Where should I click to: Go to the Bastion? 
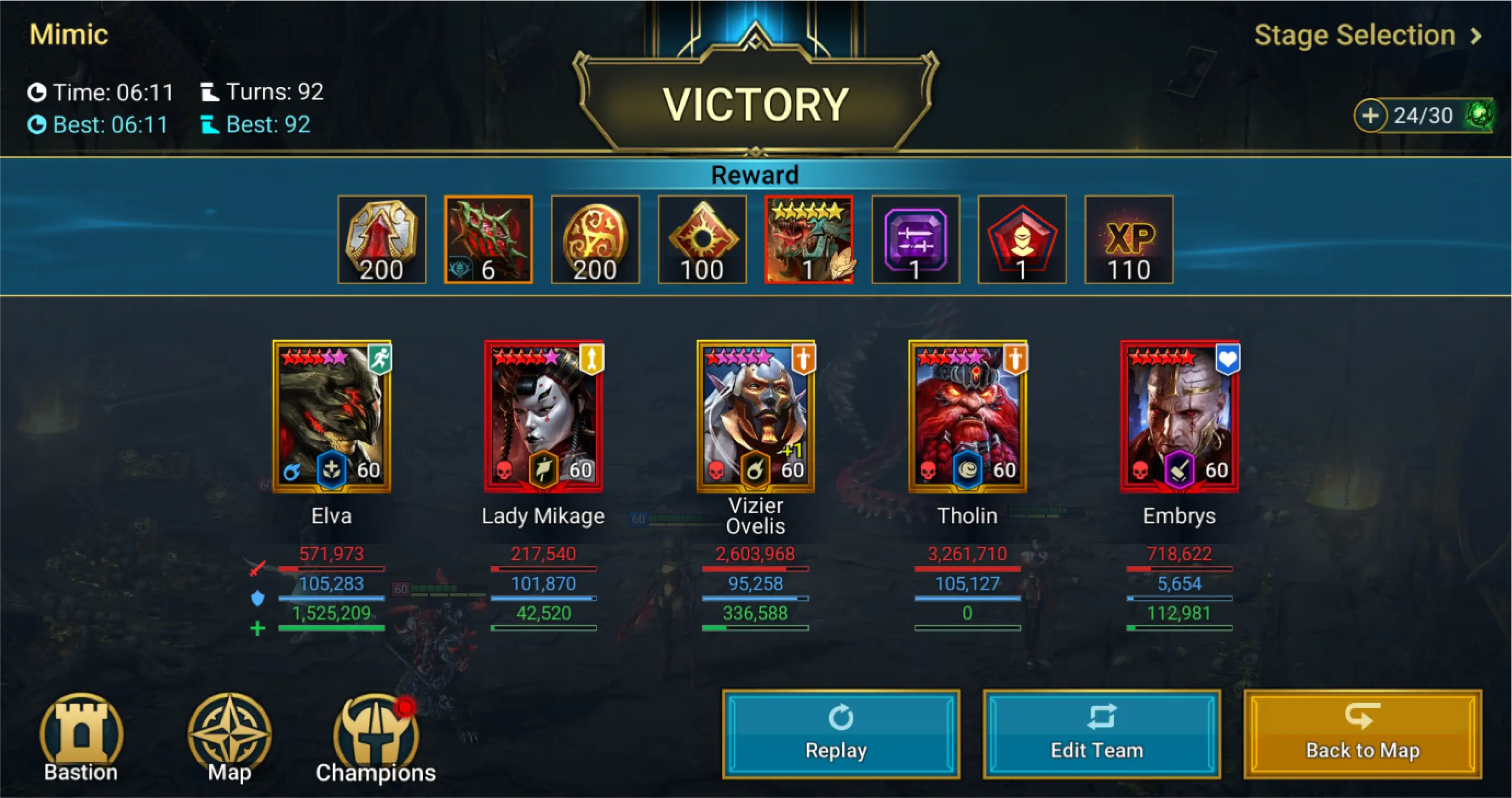coord(81,739)
